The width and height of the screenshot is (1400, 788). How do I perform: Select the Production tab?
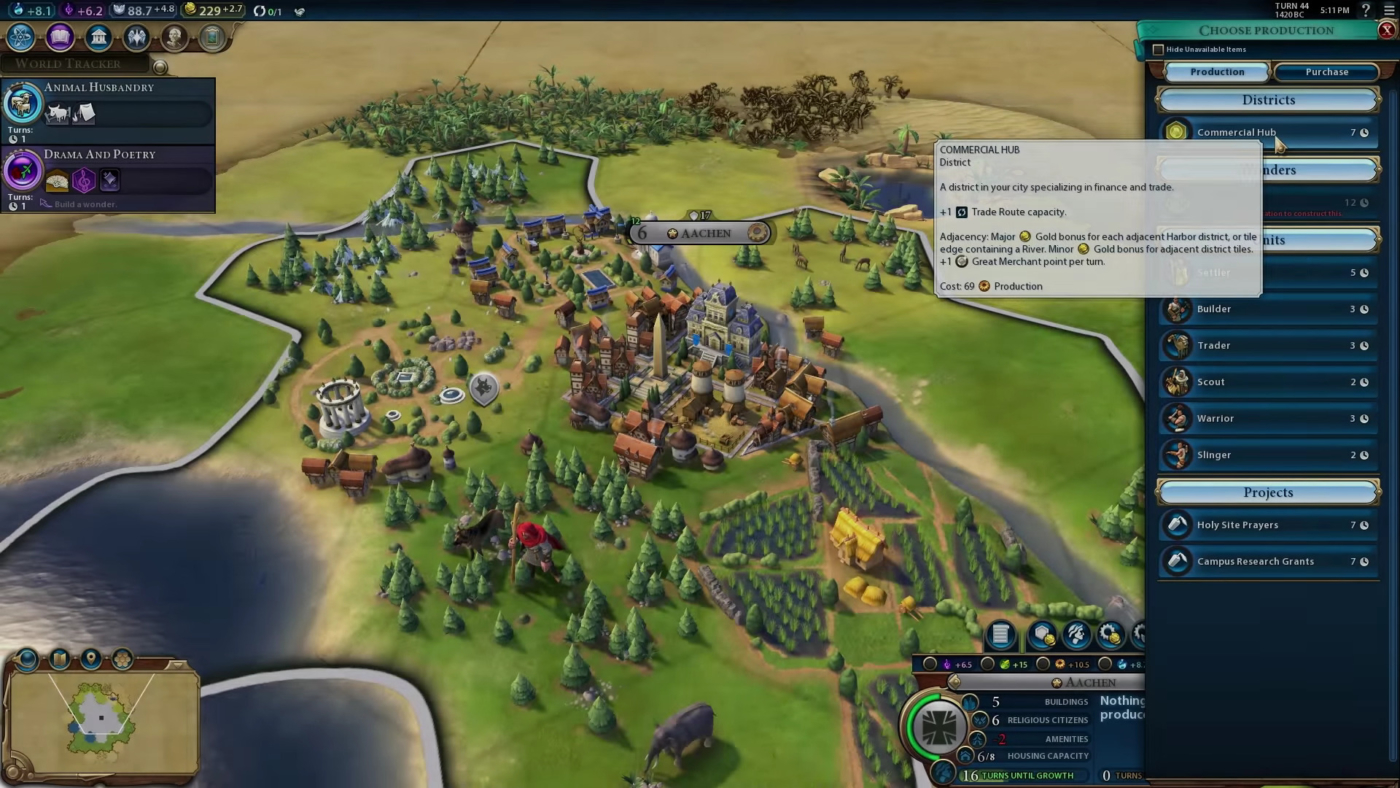coord(1216,71)
